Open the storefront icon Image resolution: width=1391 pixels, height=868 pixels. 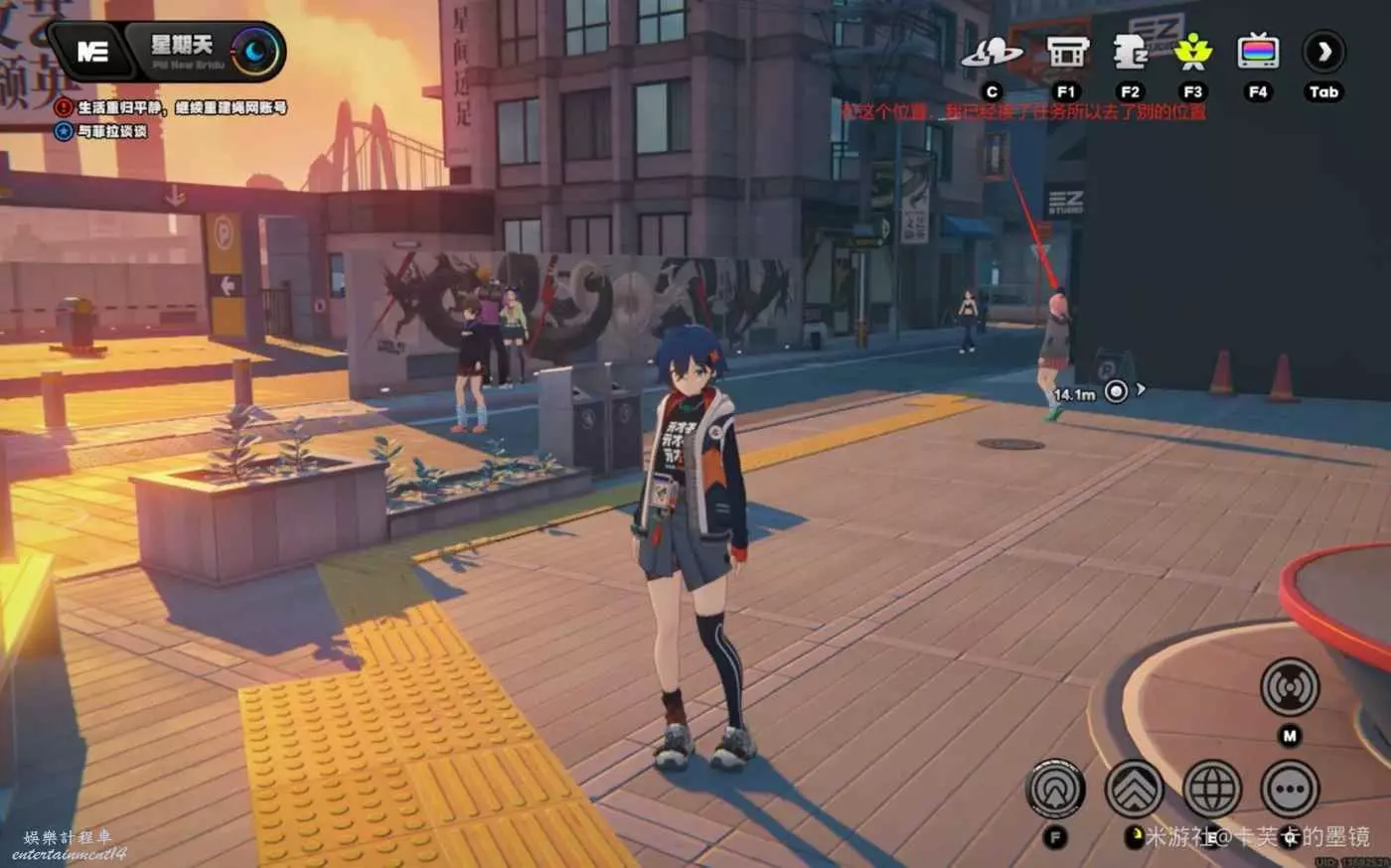pyautogui.click(x=1066, y=52)
